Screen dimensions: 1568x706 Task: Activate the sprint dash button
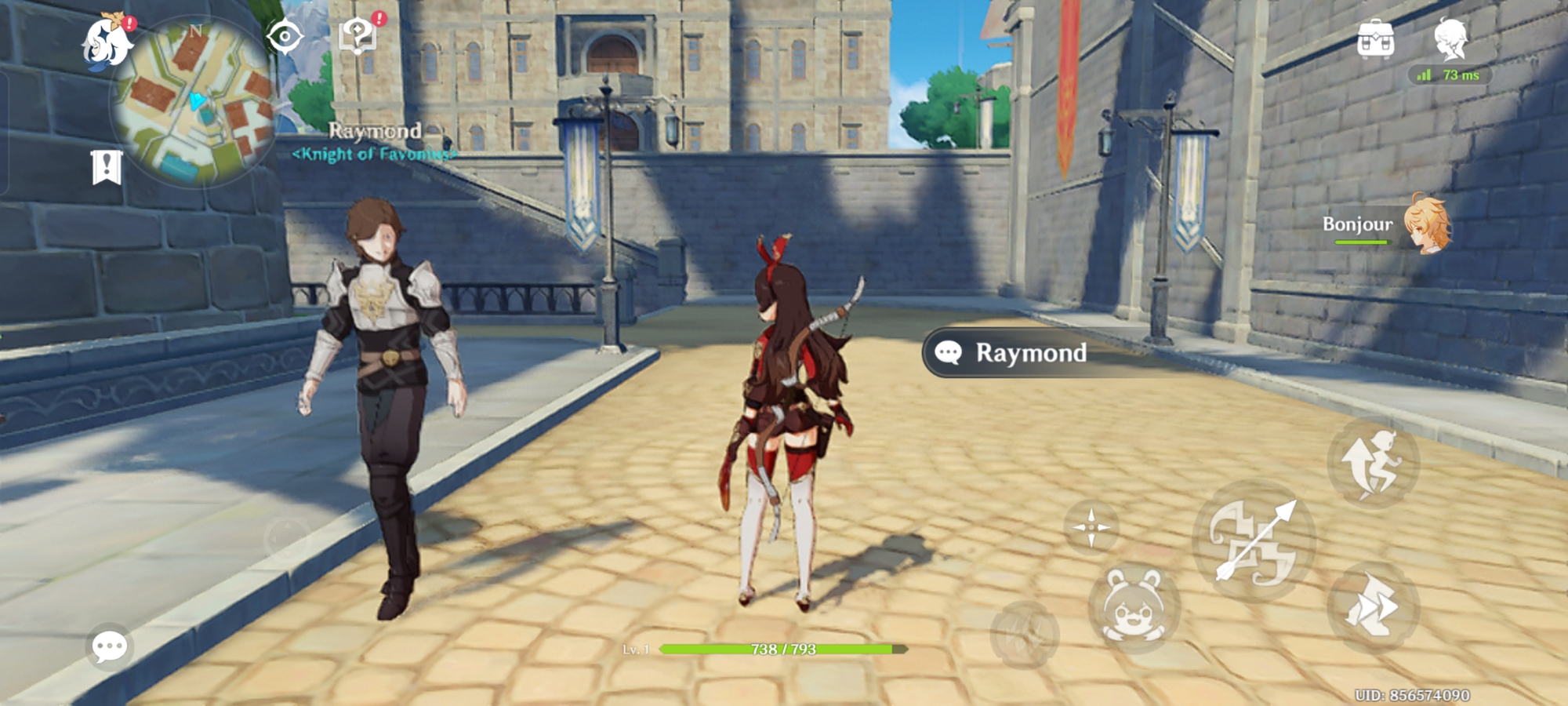pyautogui.click(x=1372, y=607)
